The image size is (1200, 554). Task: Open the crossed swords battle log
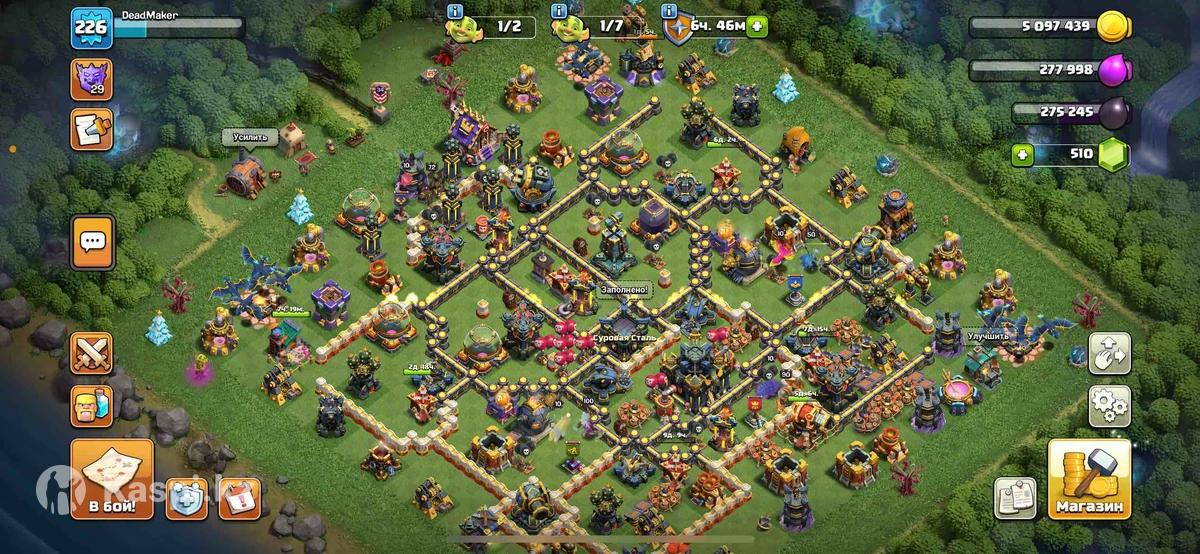coord(91,353)
